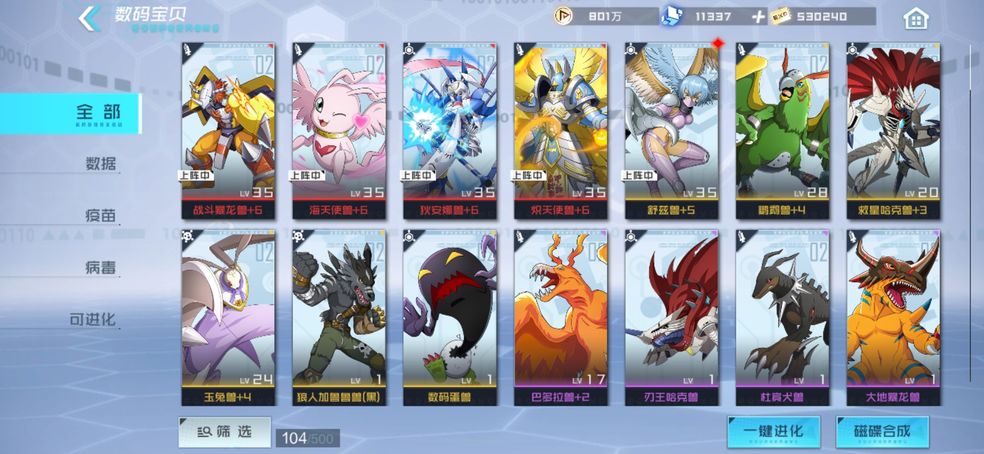The image size is (984, 454).
Task: Select the 大地暴龙兽 card
Action: [x=892, y=317]
